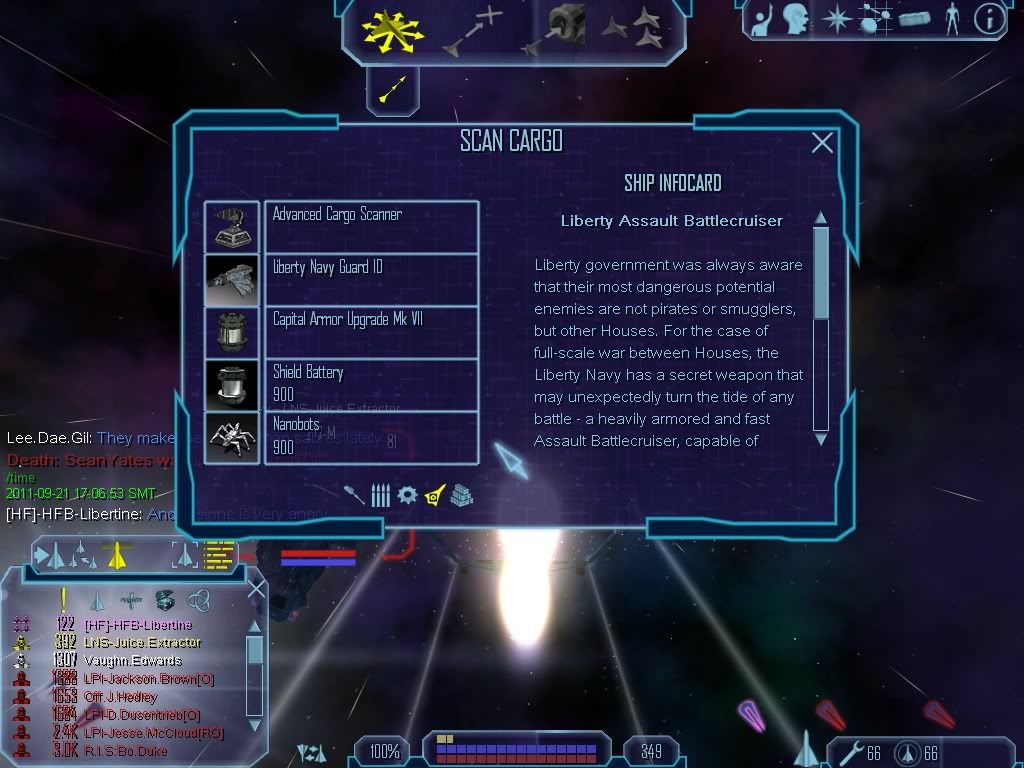The width and height of the screenshot is (1024, 768).
Task: Target LNS-Juice.Extractor in the contact list
Action: (142, 642)
